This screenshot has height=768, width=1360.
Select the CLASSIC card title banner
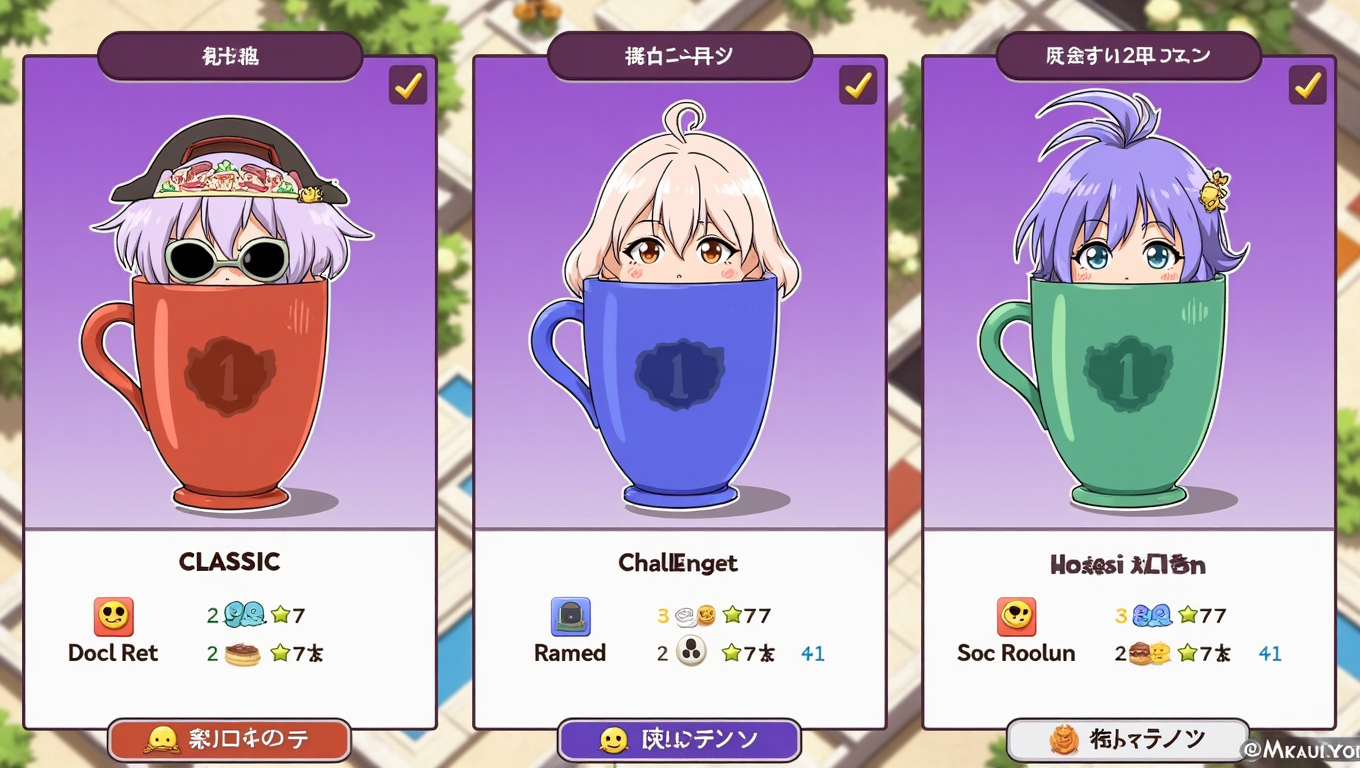229,56
